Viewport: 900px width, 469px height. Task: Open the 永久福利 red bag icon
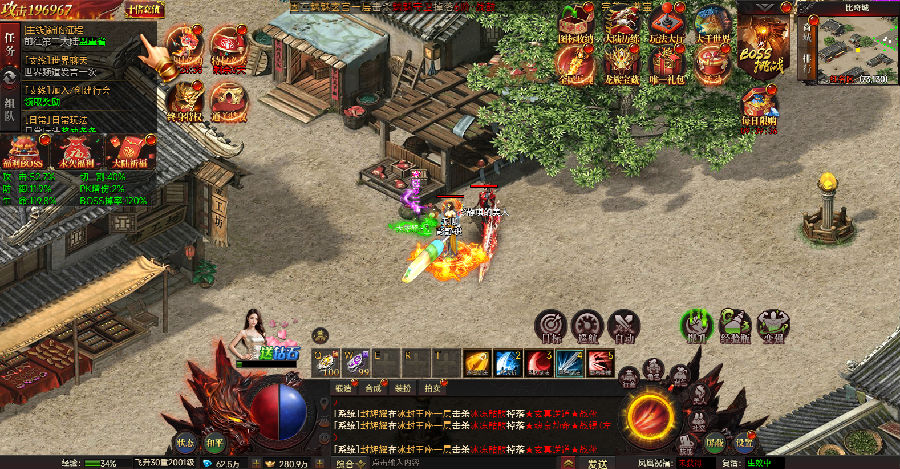coord(77,150)
